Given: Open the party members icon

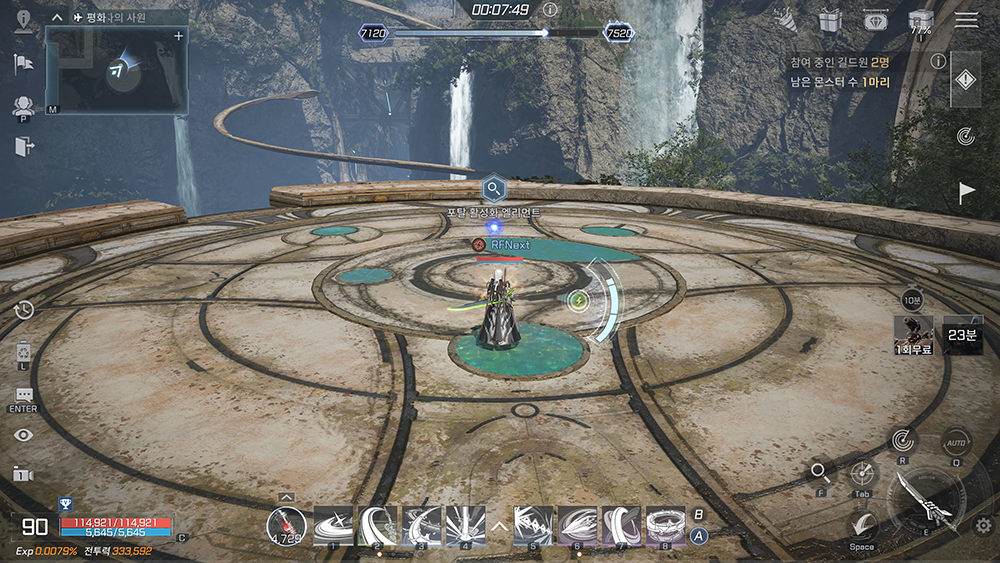Looking at the screenshot, I should [x=23, y=105].
